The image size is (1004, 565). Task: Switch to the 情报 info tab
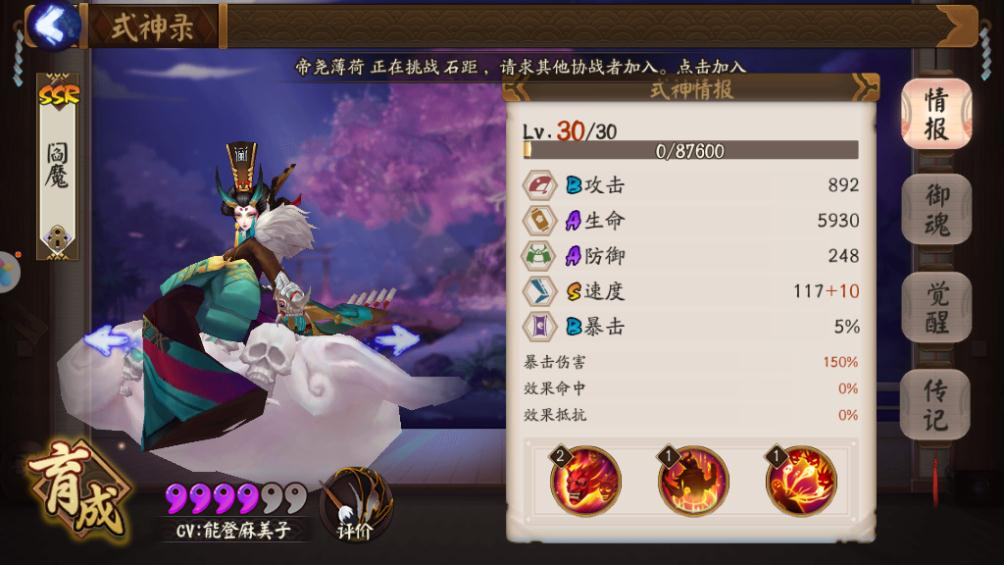coord(936,114)
